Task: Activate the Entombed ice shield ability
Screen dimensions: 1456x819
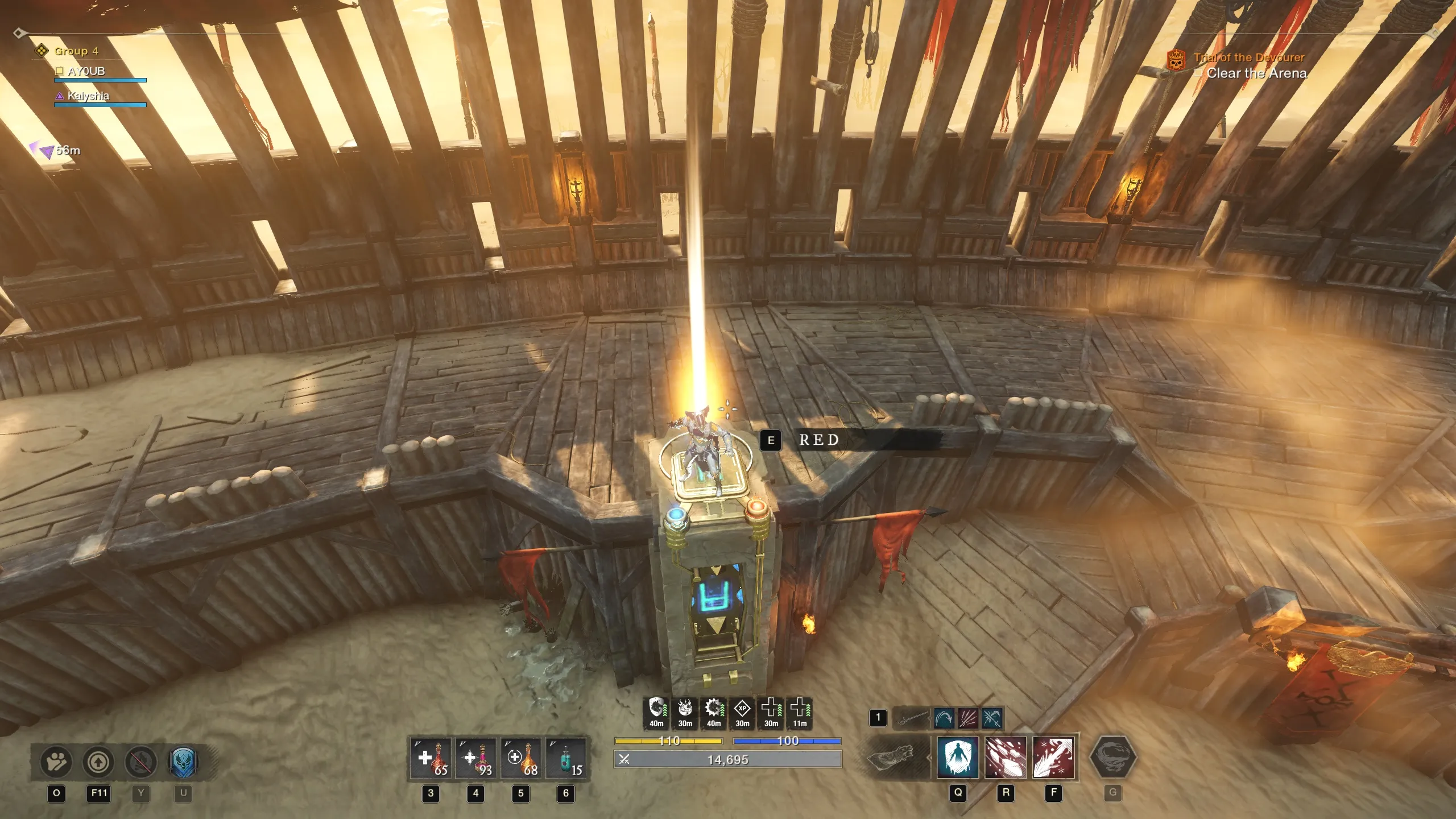Action: [x=958, y=758]
